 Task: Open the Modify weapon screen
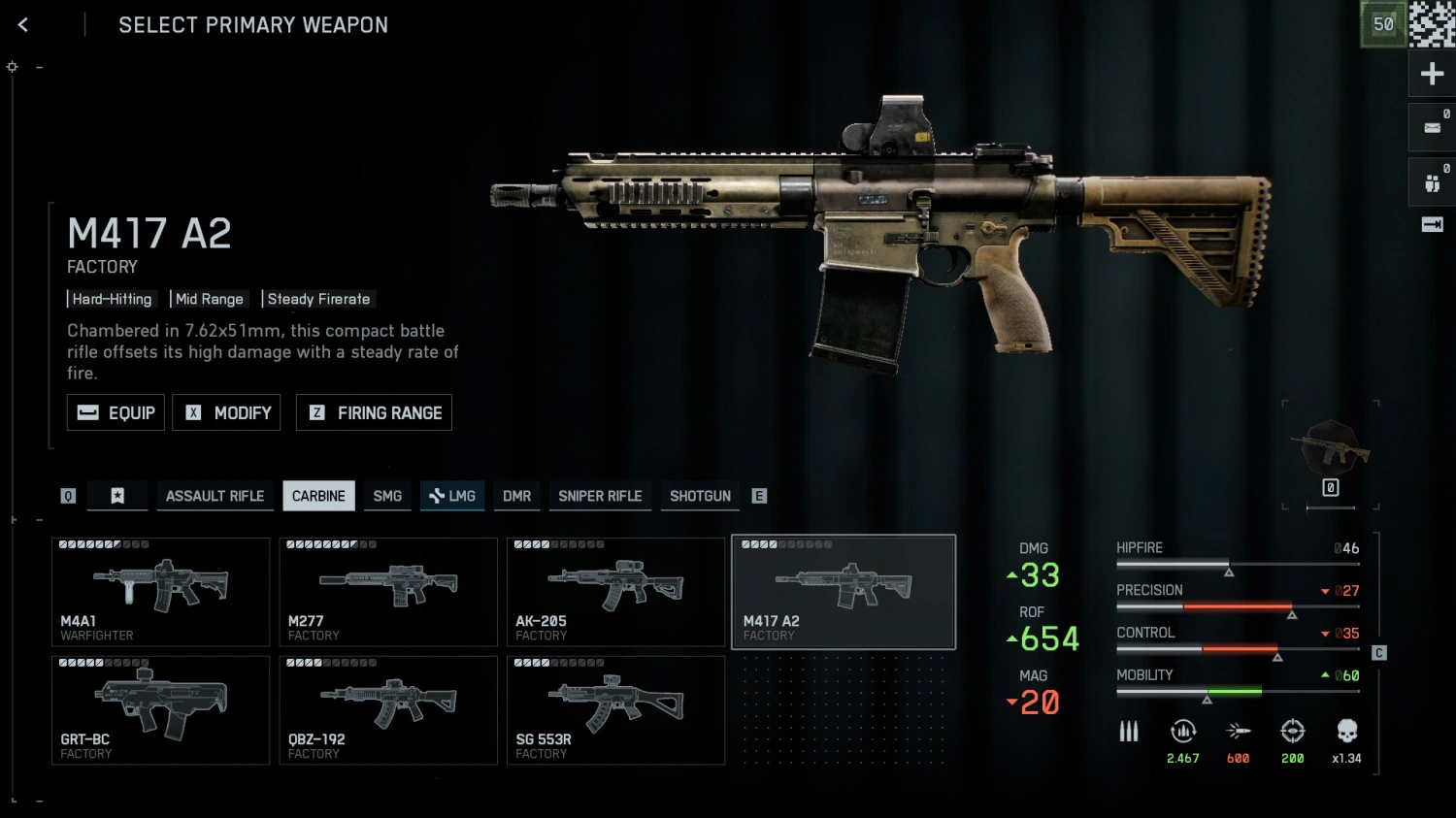pos(227,412)
